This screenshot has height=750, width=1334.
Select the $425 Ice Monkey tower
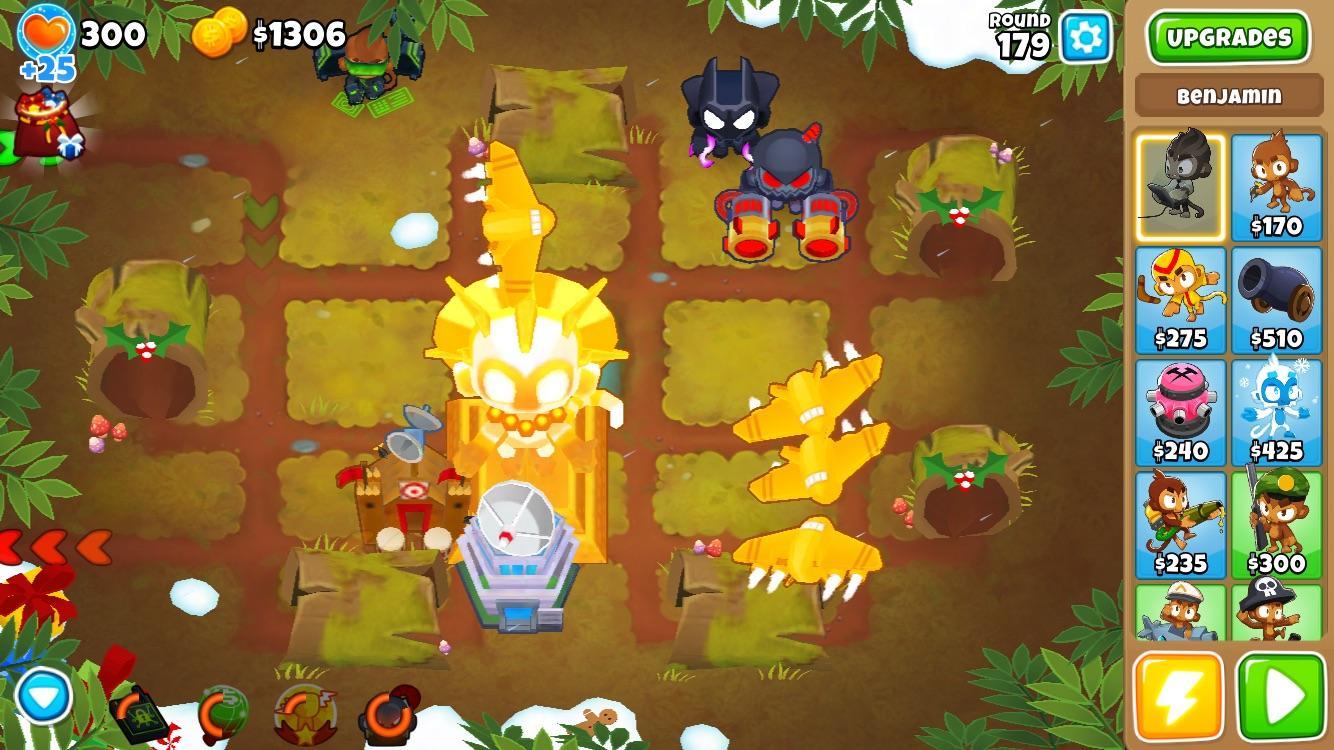(x=1277, y=412)
